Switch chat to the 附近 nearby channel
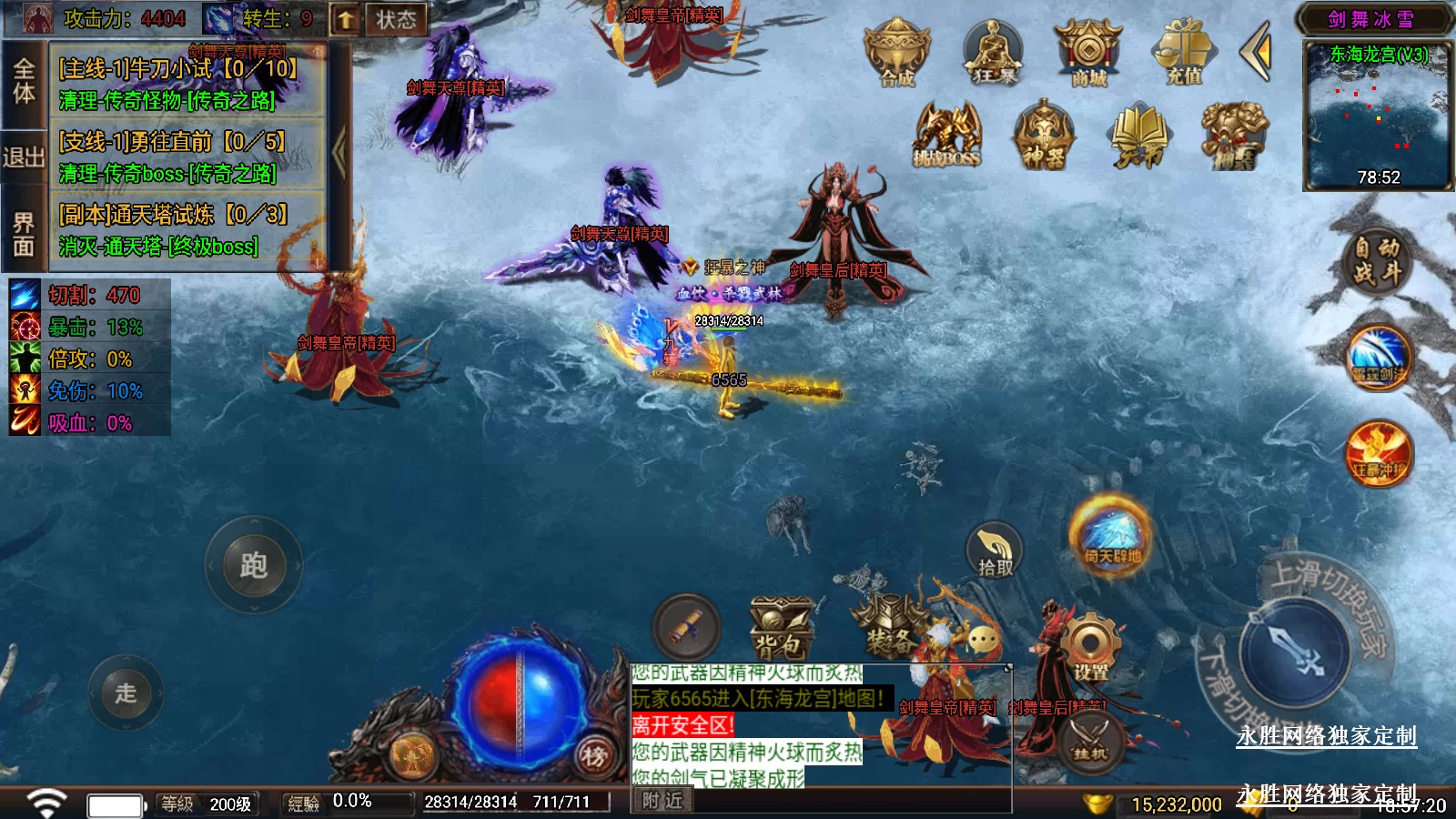This screenshot has width=1456, height=819. (x=662, y=800)
